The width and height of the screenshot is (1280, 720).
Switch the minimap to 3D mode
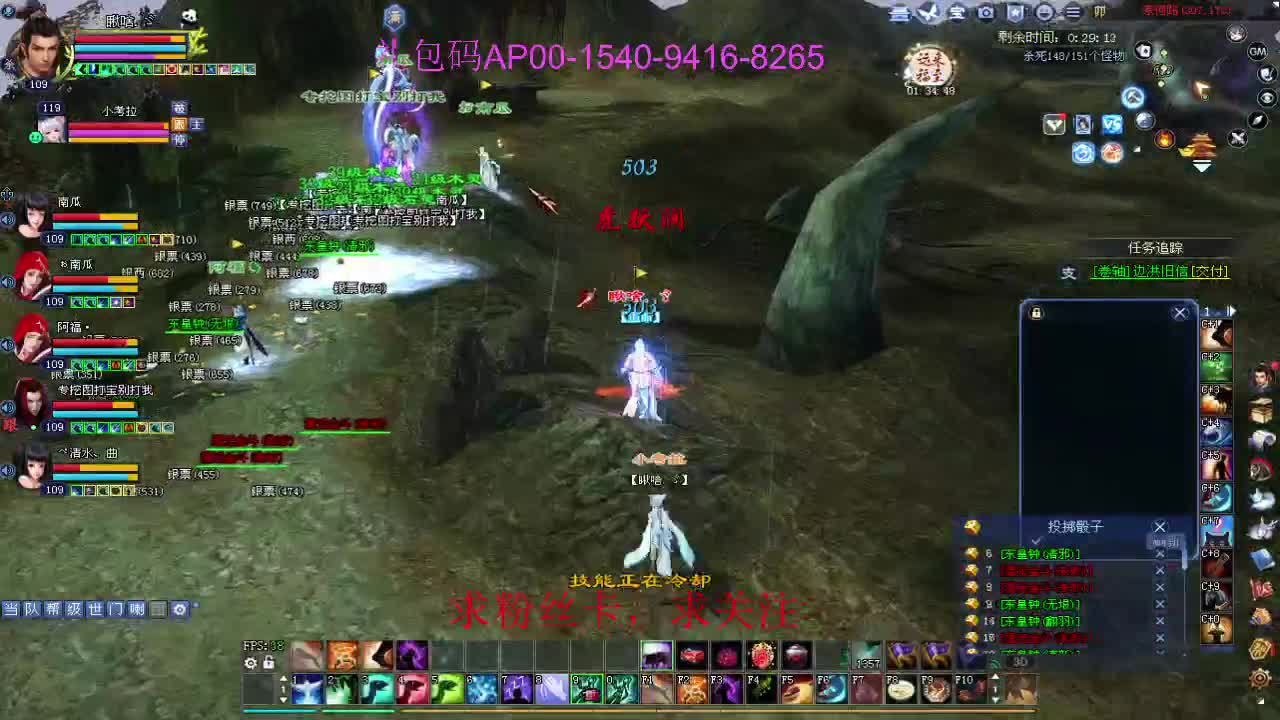[x=1020, y=662]
